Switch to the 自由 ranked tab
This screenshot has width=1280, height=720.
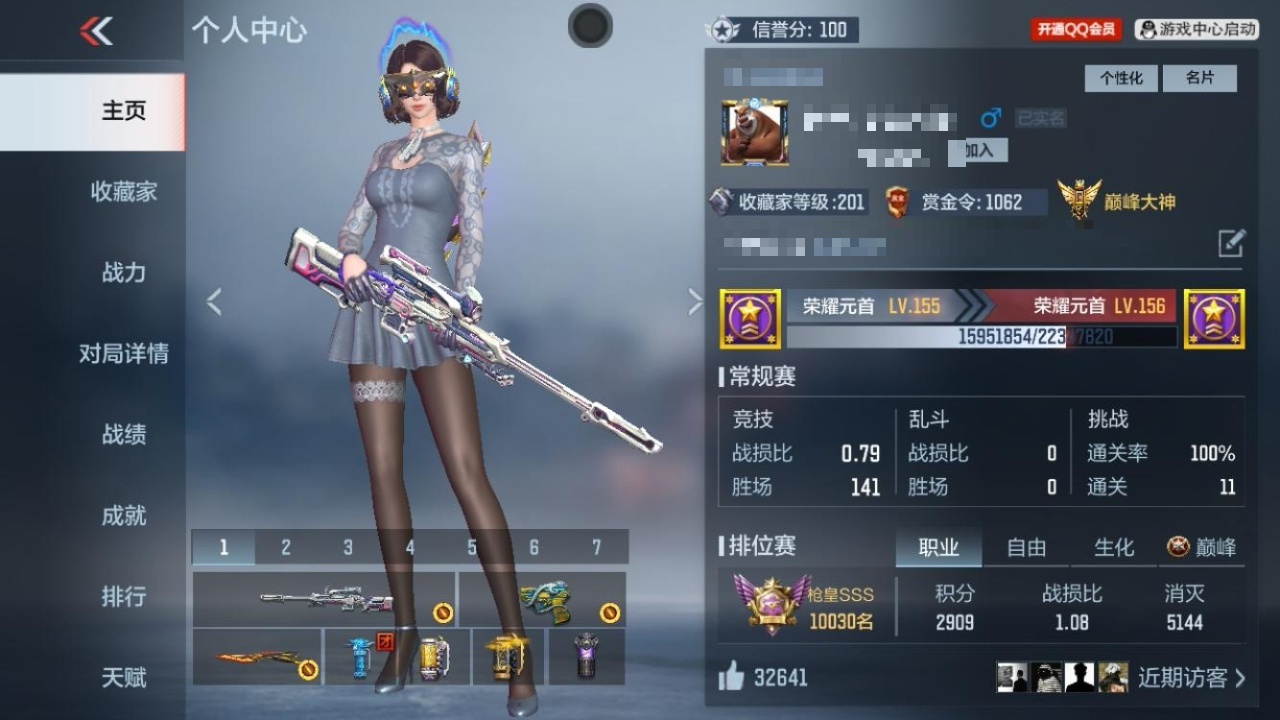coord(1026,547)
